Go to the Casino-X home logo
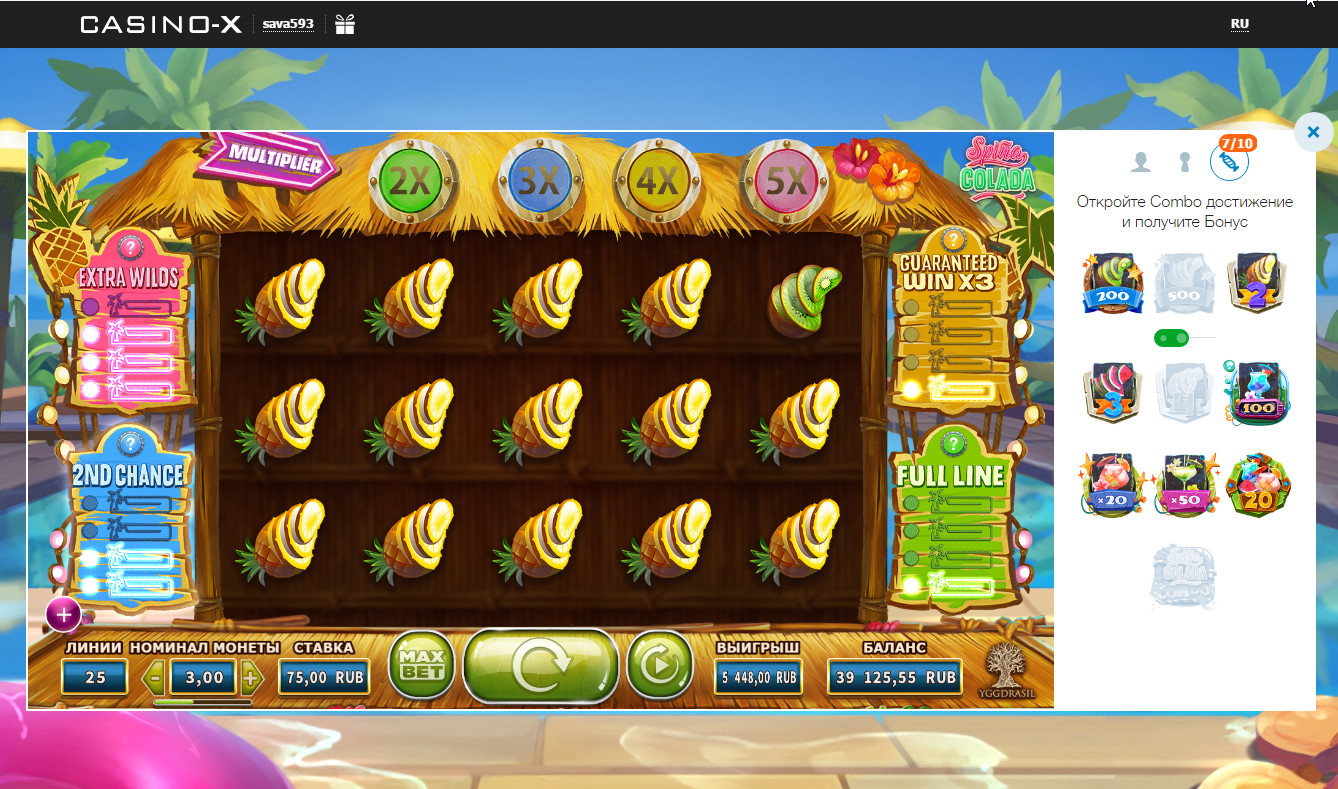This screenshot has height=789, width=1338. click(x=161, y=24)
